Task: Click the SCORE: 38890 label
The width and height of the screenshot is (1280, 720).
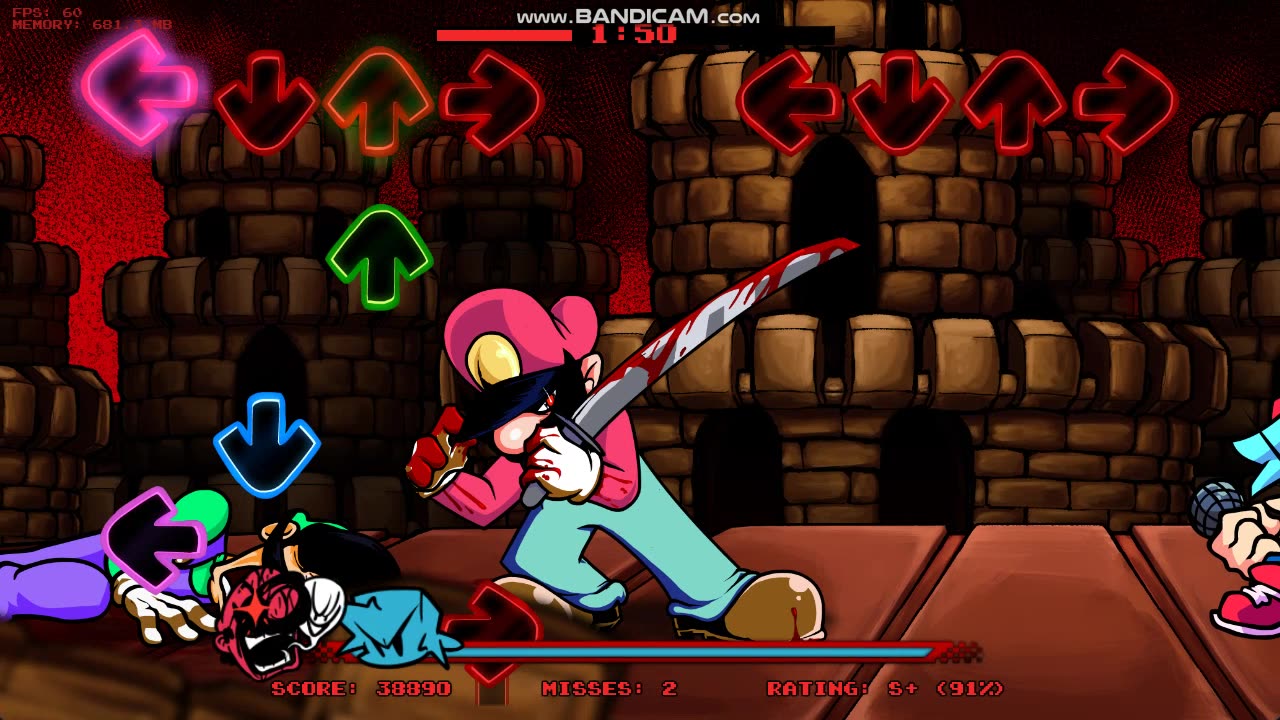Action: pos(360,688)
